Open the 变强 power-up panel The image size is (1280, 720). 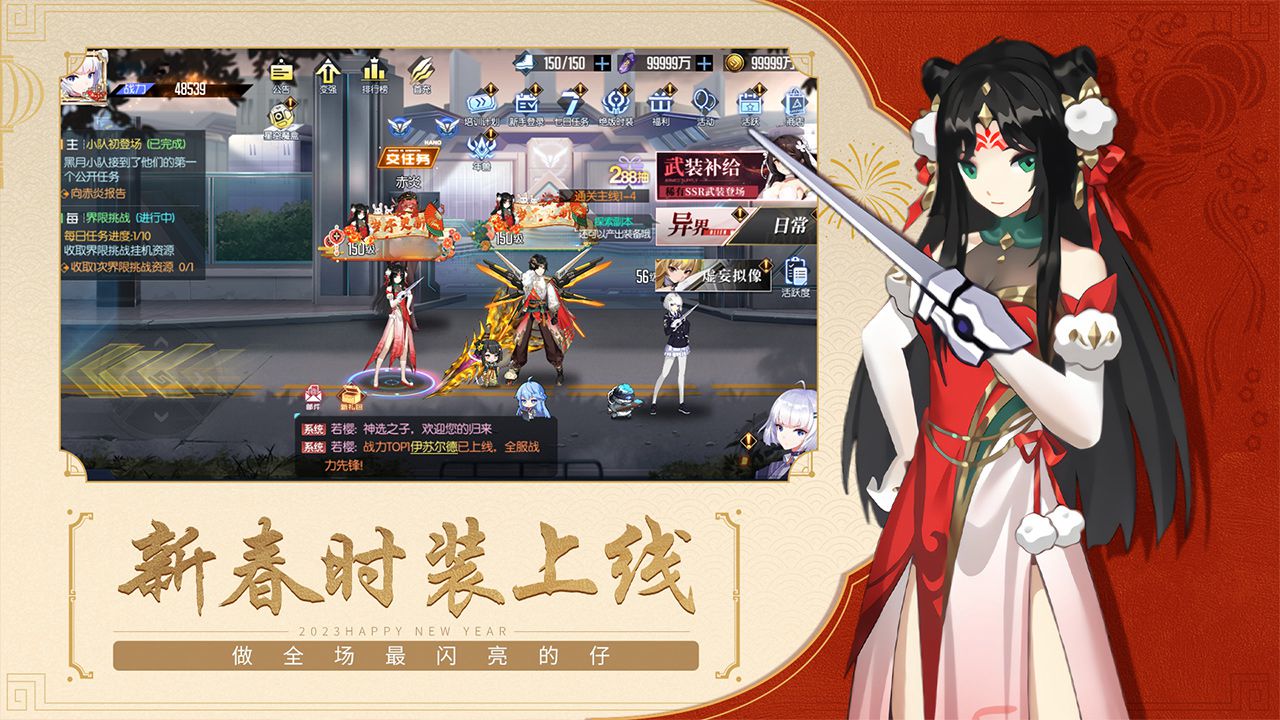pyautogui.click(x=326, y=72)
